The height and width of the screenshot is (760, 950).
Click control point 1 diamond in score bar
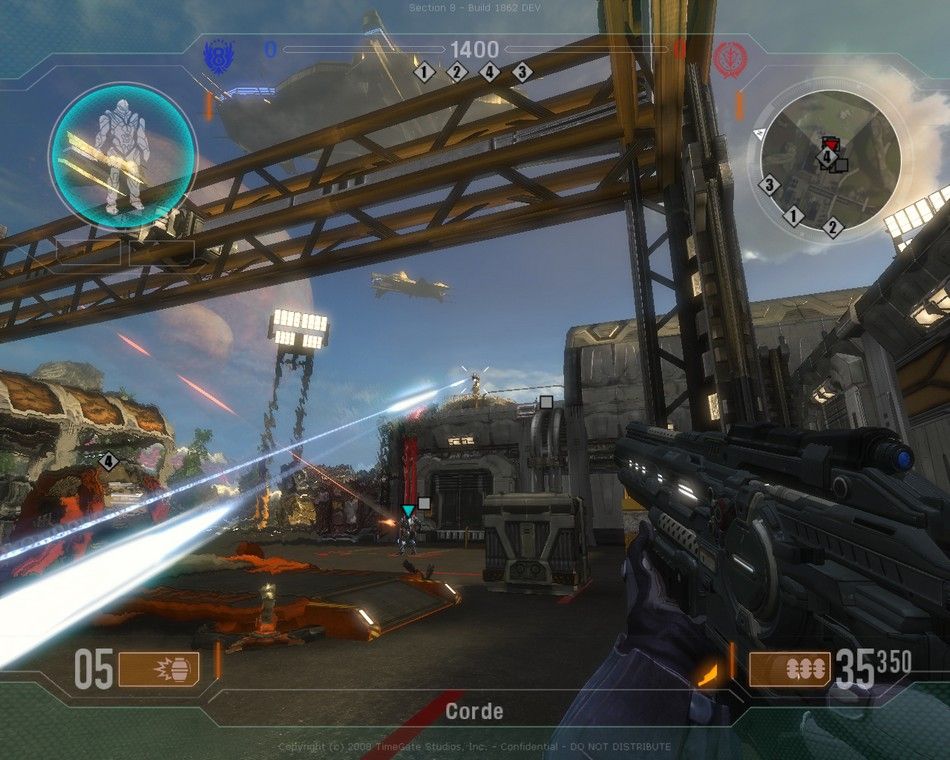click(424, 72)
